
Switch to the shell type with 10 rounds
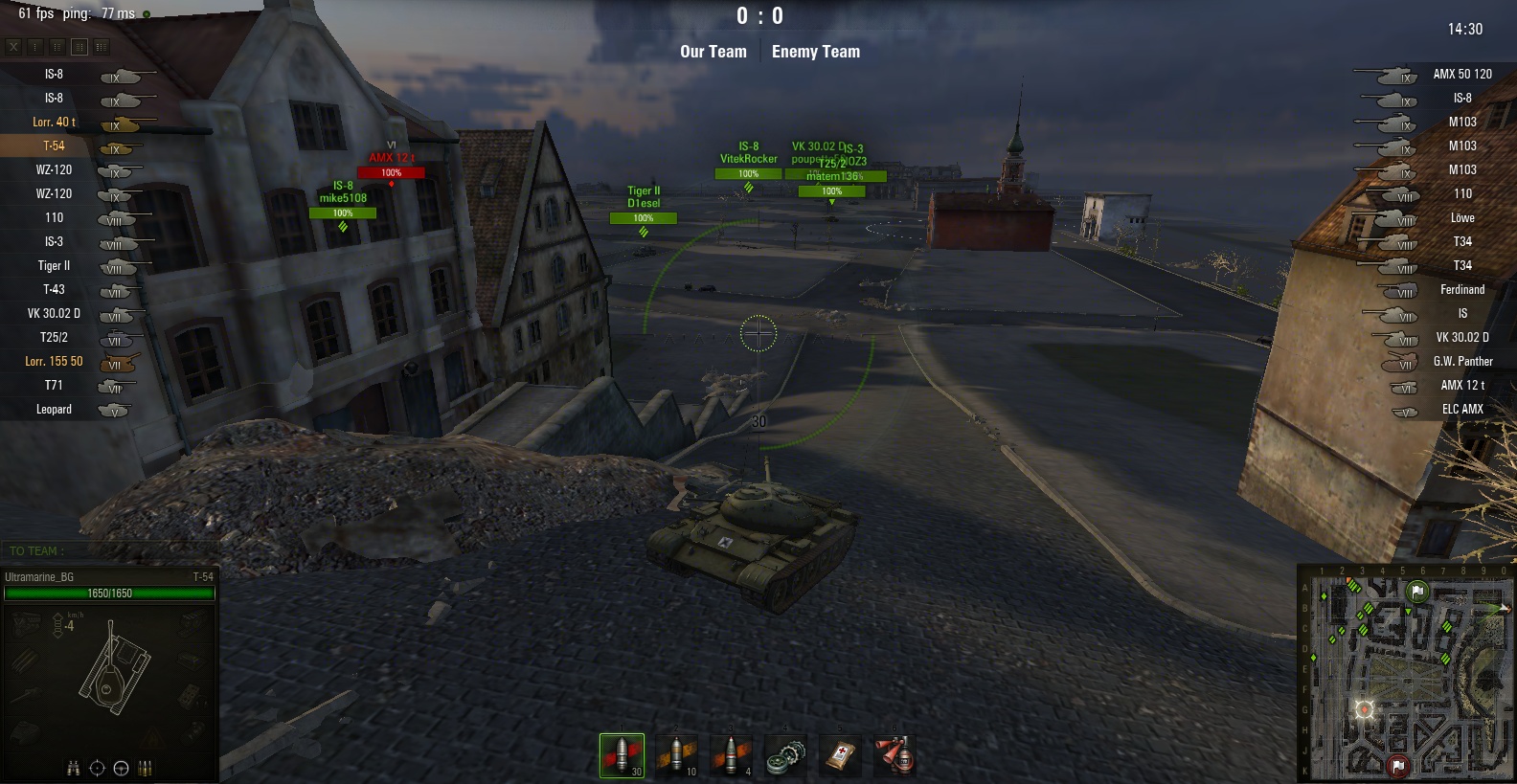pyautogui.click(x=676, y=755)
